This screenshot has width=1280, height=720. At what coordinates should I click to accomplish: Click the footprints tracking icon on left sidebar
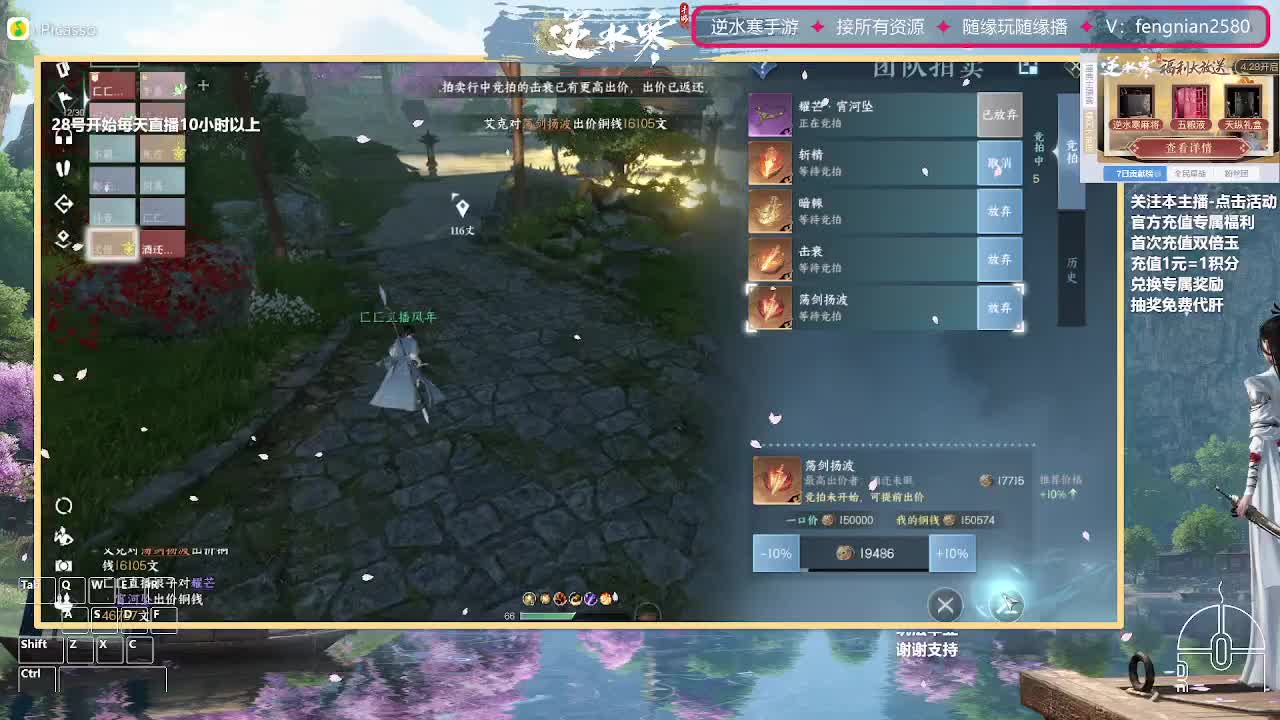tap(63, 167)
